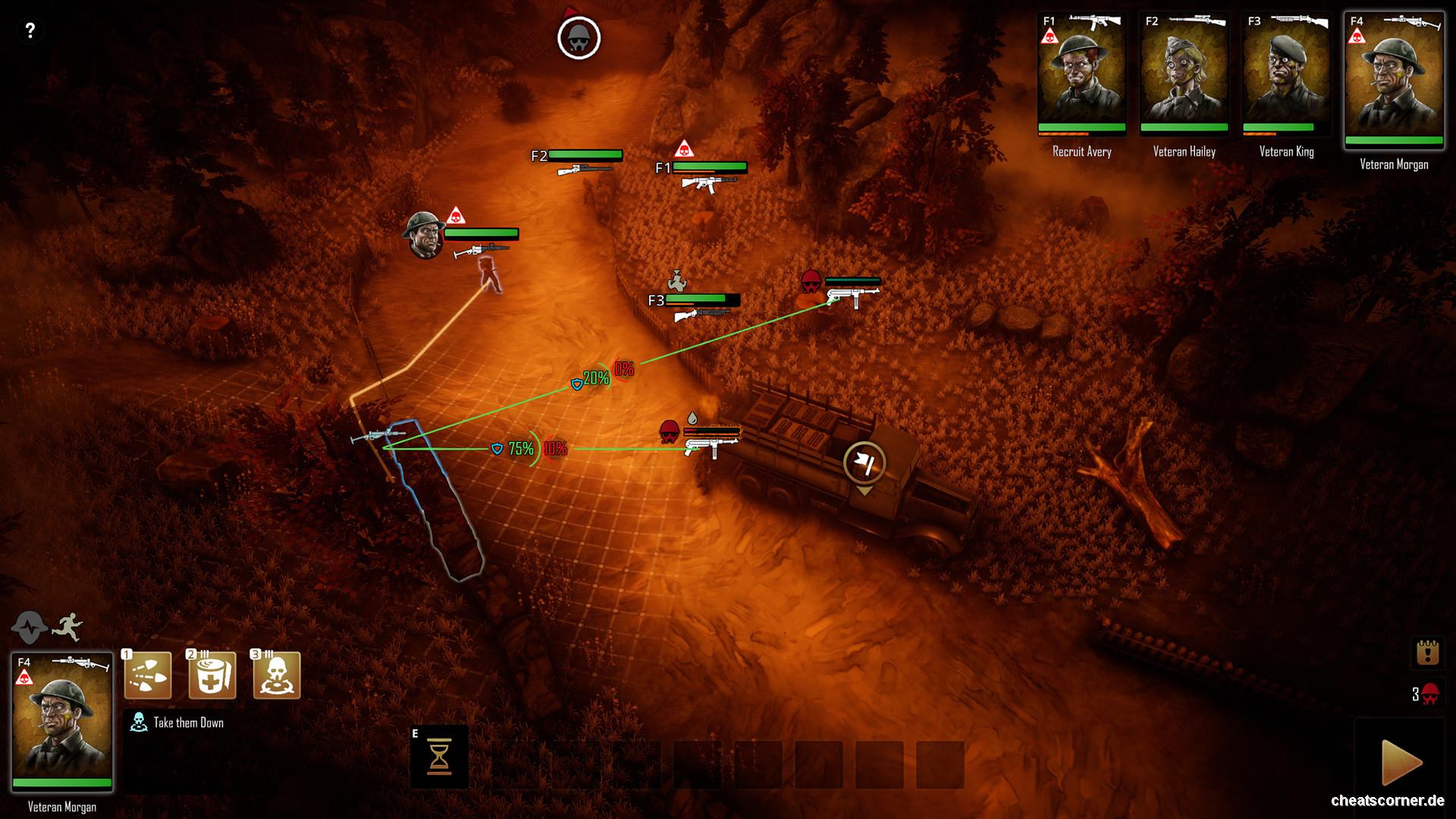1456x819 pixels.
Task: Click Veteran Morgan's green health bar
Action: 1393,140
